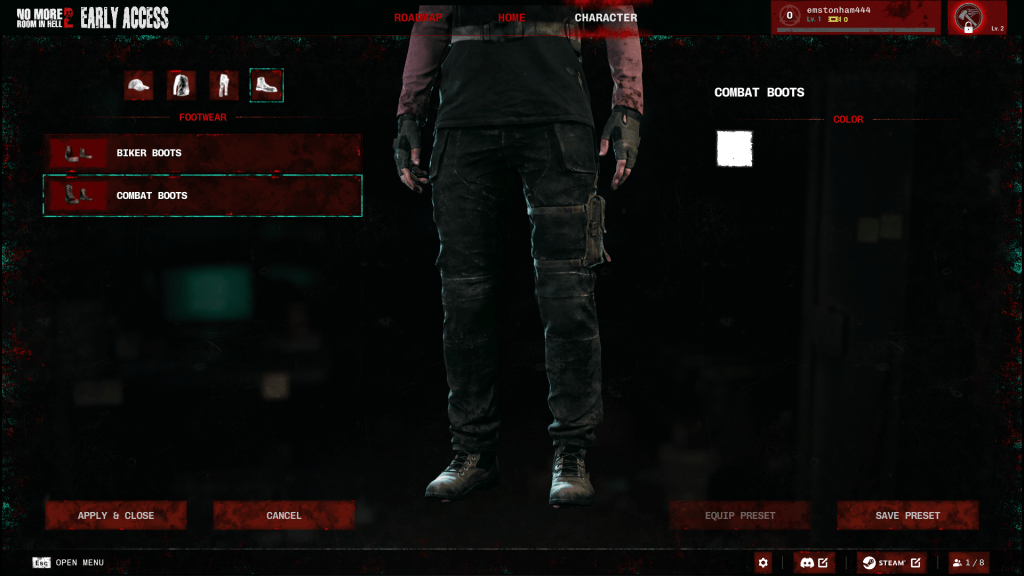This screenshot has height=576, width=1024.
Task: Click the Equip Preset button
Action: click(740, 516)
